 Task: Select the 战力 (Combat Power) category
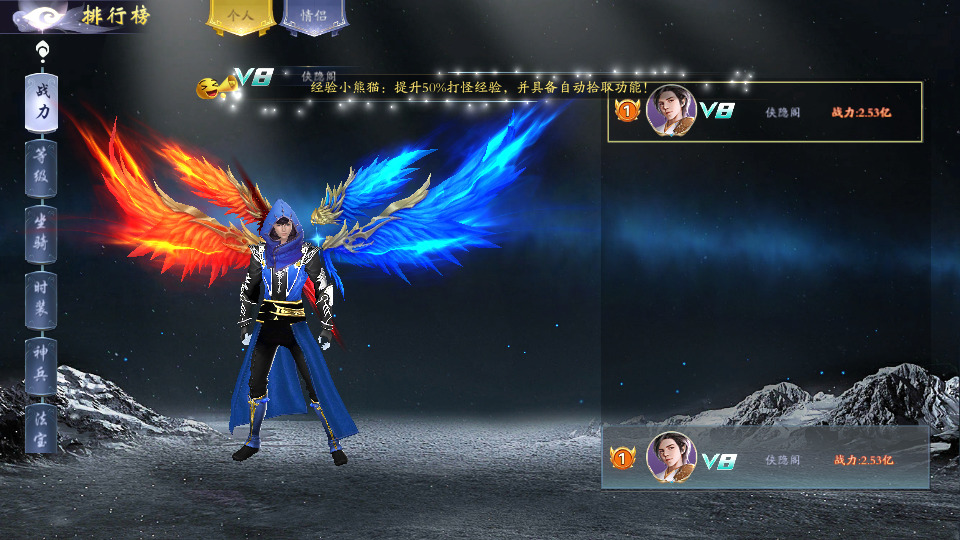41,102
